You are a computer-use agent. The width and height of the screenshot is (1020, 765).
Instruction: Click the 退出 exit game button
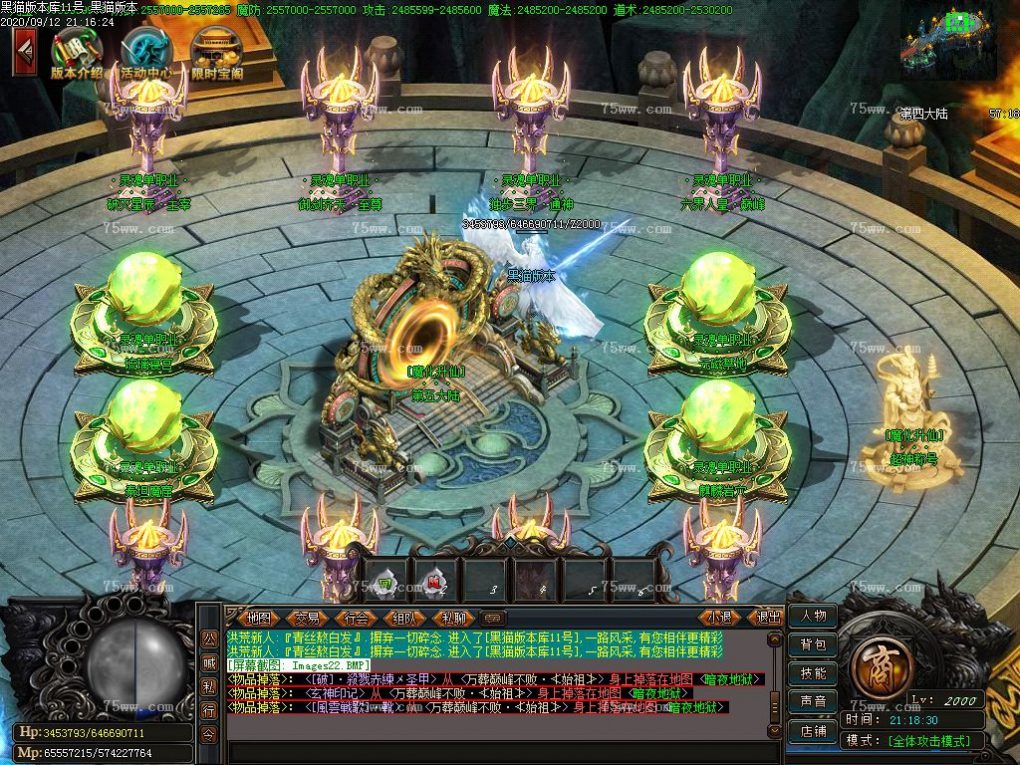pyautogui.click(x=767, y=618)
